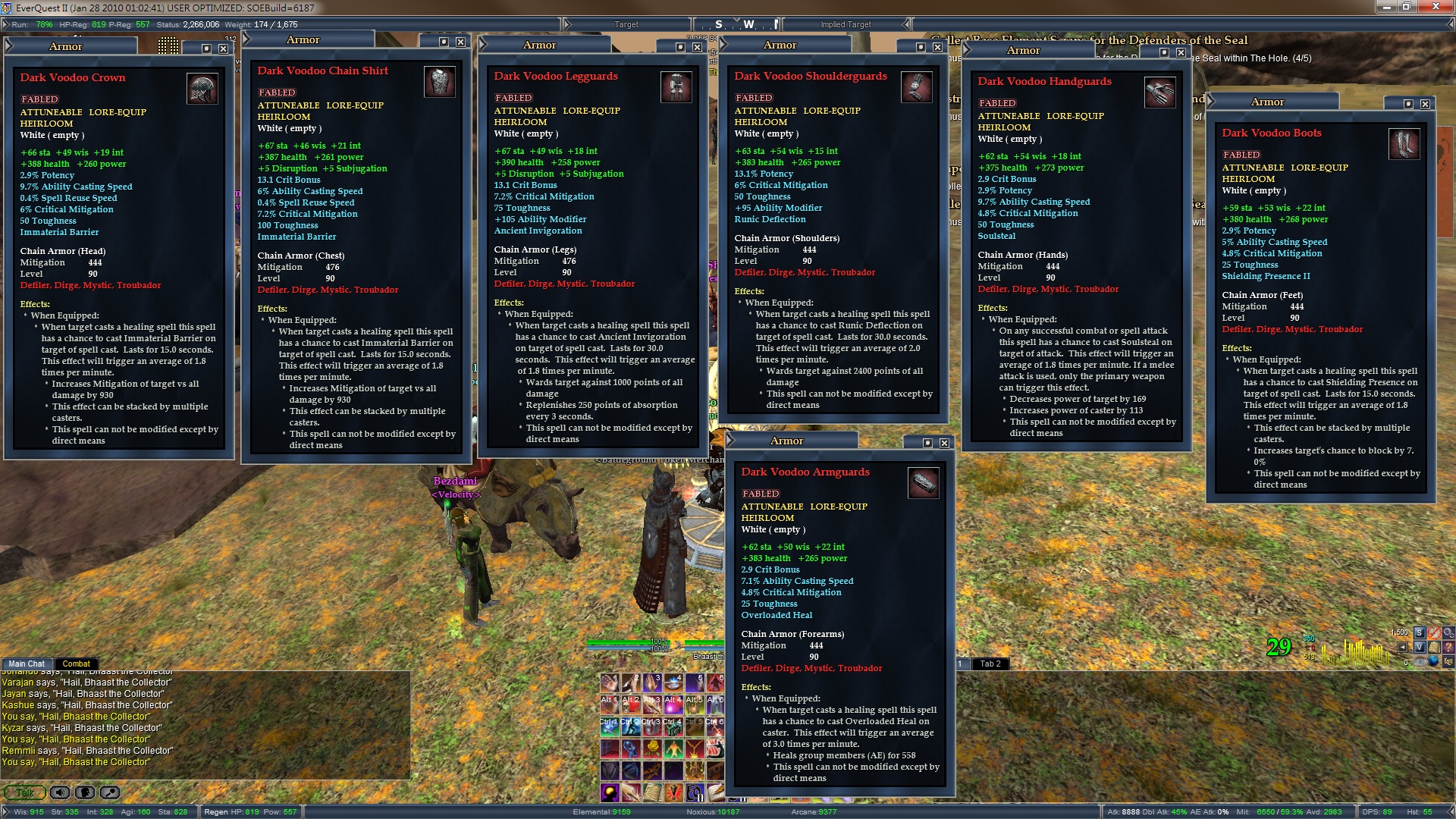The width and height of the screenshot is (1456, 819).
Task: Pin the Dark Voodoo Boots window
Action: click(1408, 104)
